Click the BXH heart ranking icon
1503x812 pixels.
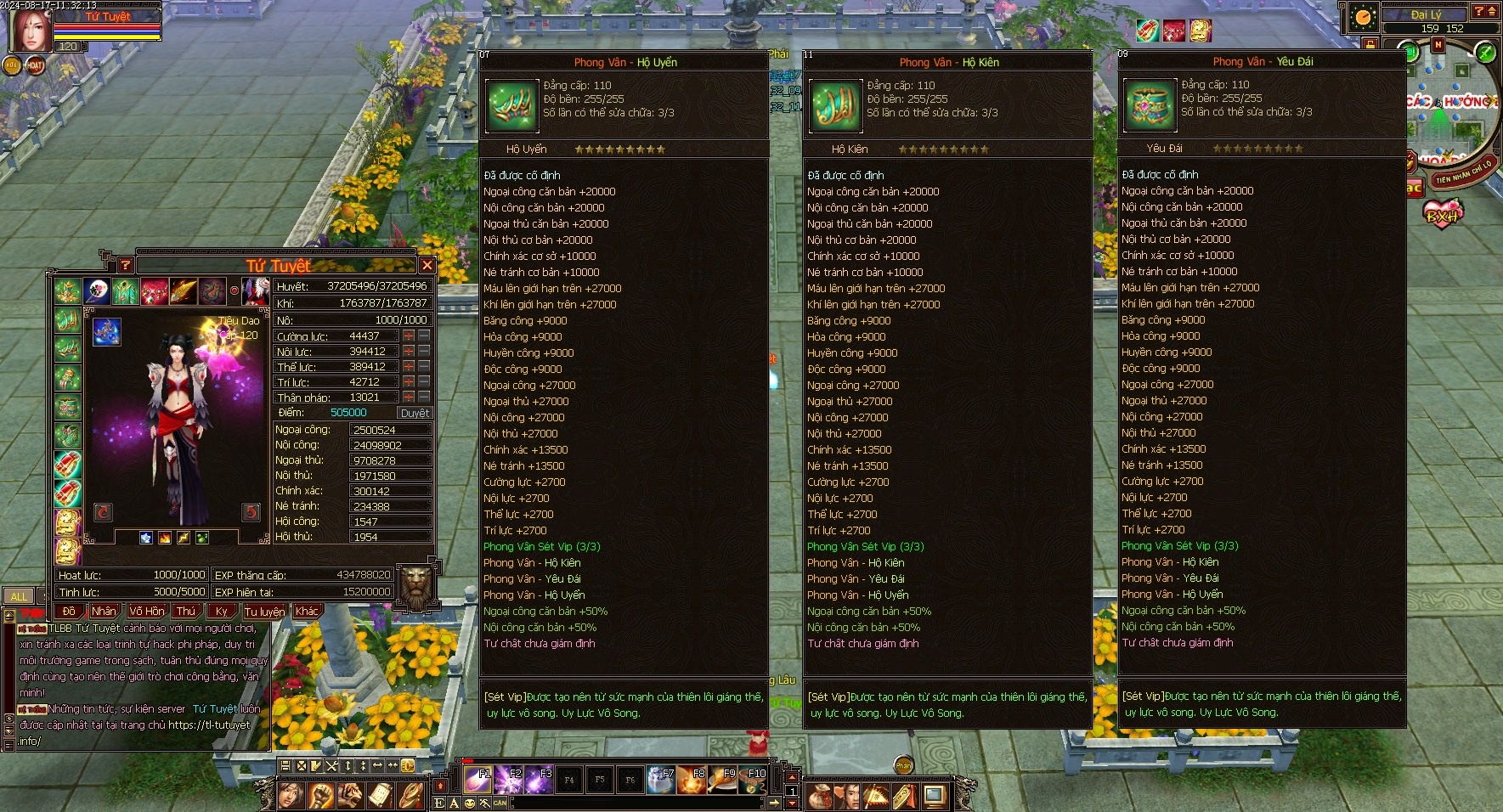[x=1443, y=212]
